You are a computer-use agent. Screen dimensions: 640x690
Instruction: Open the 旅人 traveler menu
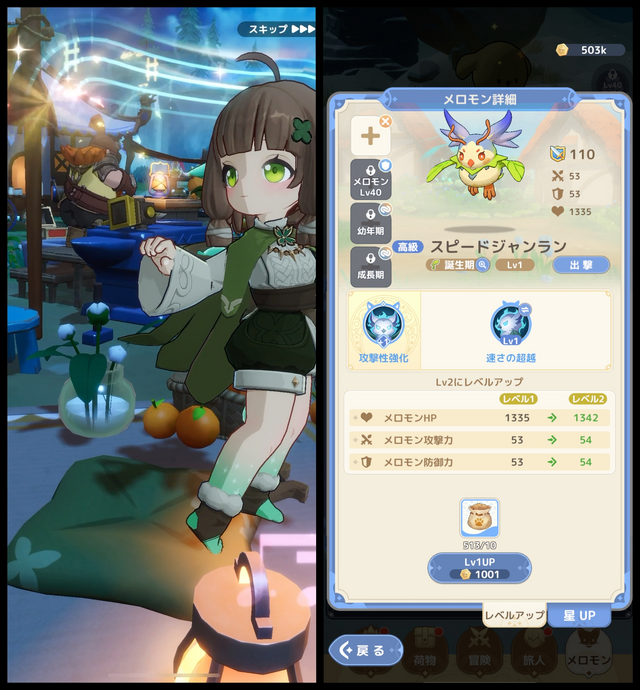(x=530, y=653)
